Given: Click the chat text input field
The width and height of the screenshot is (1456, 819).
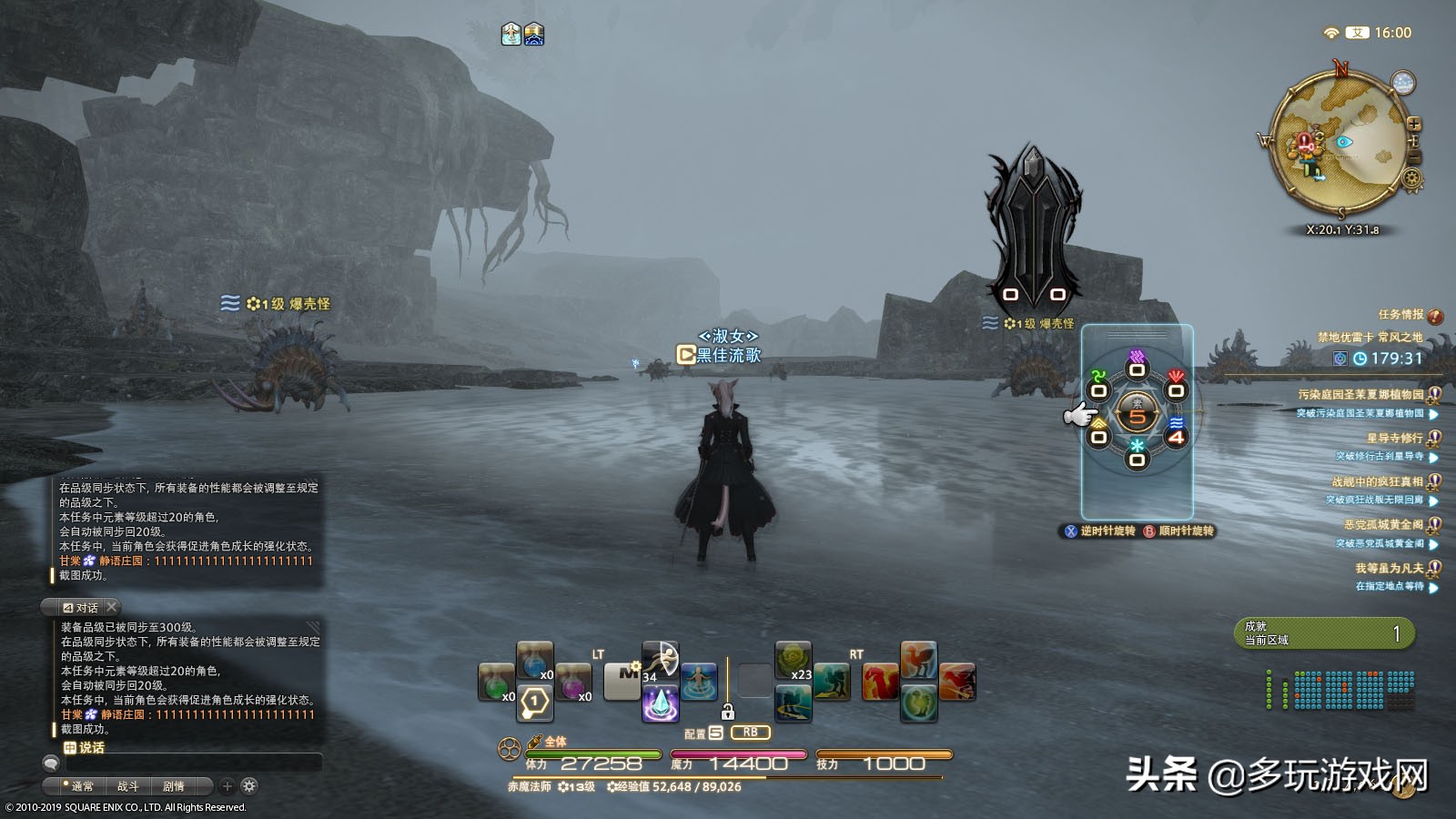Looking at the screenshot, I should coord(193,763).
